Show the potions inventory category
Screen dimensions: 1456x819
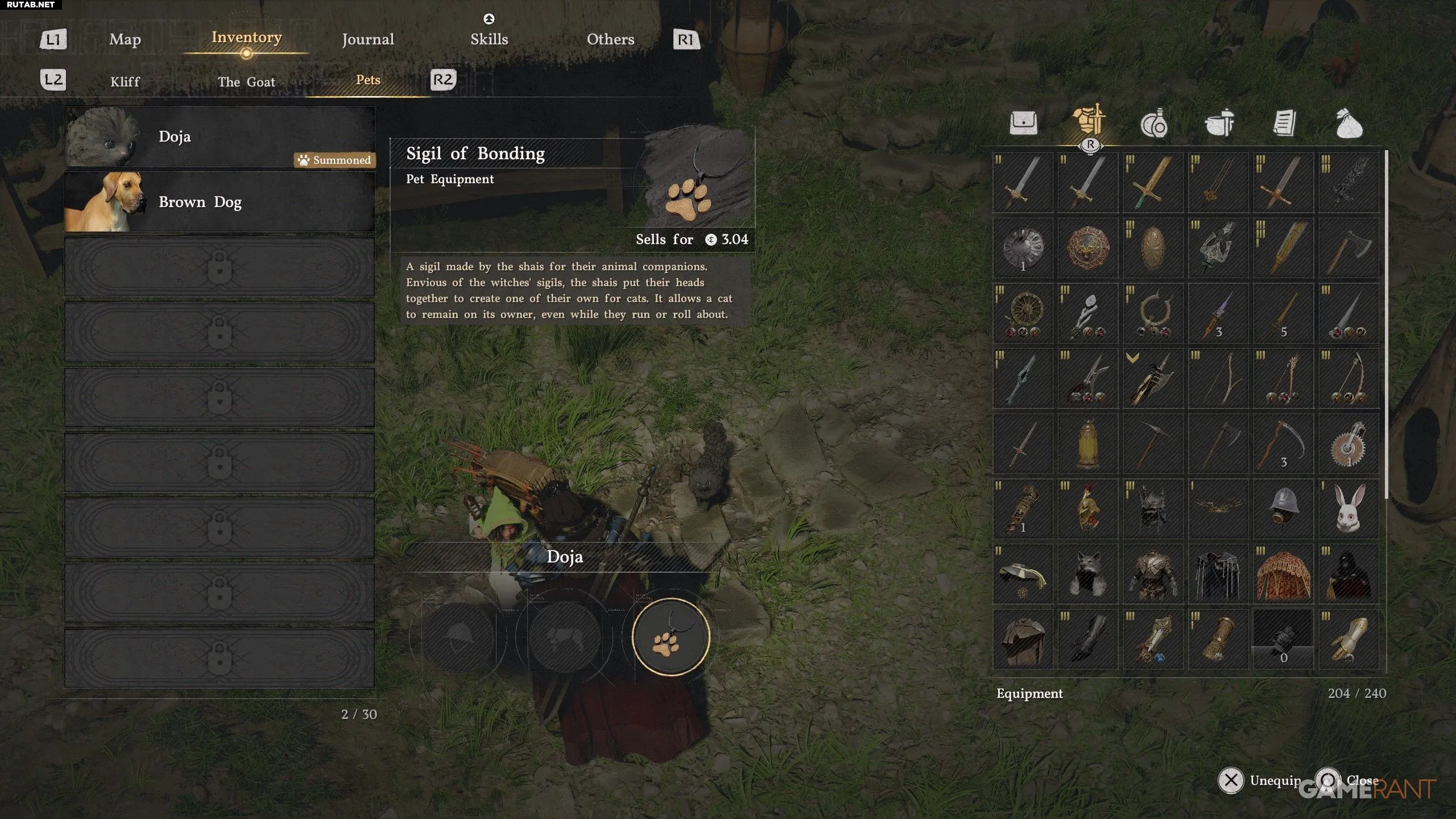click(1153, 124)
